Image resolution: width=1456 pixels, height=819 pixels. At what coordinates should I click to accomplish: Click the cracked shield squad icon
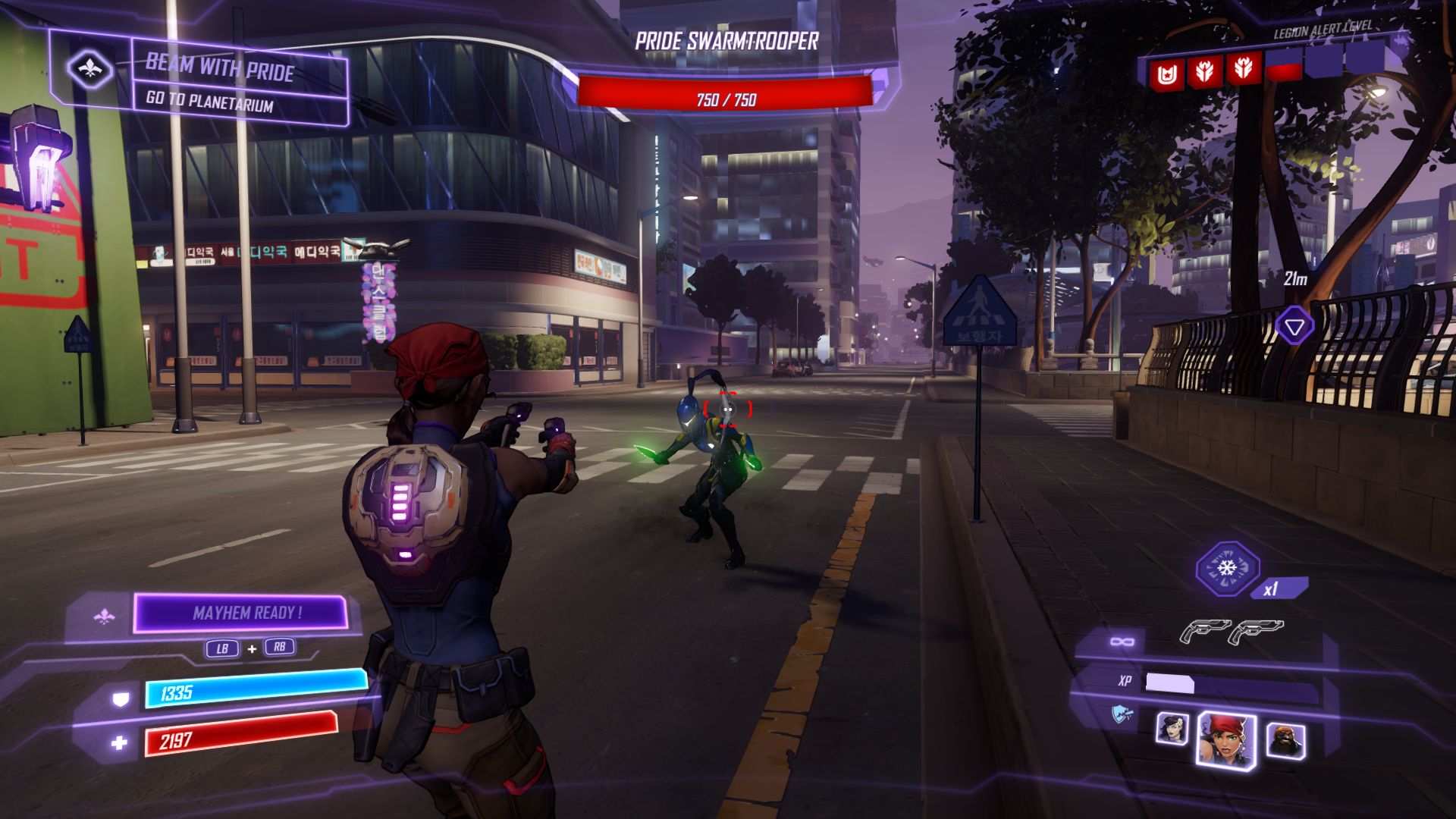pyautogui.click(x=1122, y=714)
